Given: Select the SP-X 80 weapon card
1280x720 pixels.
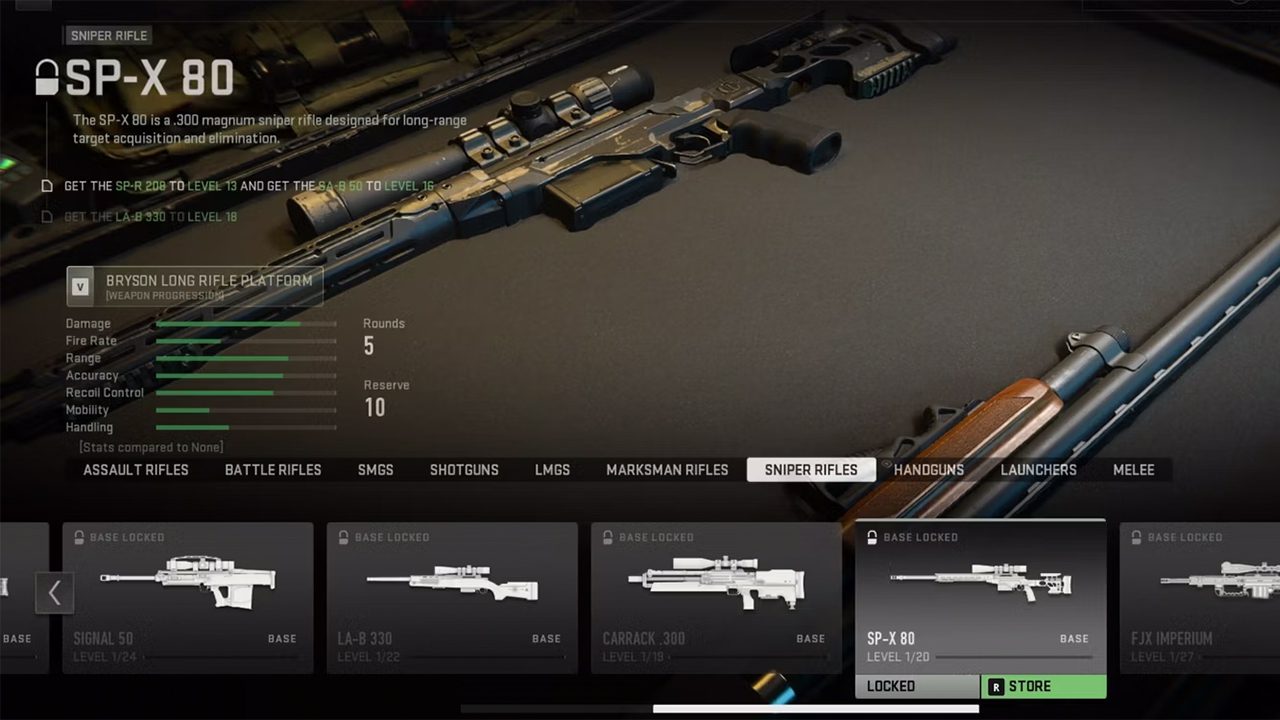Looking at the screenshot, I should [x=980, y=597].
